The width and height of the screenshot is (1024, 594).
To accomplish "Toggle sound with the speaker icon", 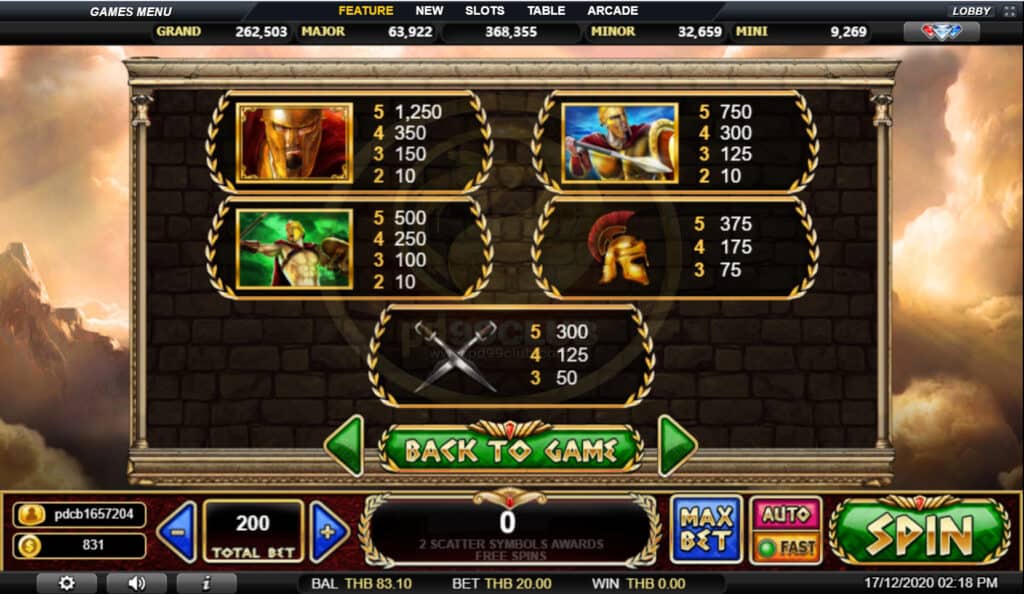I will pyautogui.click(x=136, y=583).
